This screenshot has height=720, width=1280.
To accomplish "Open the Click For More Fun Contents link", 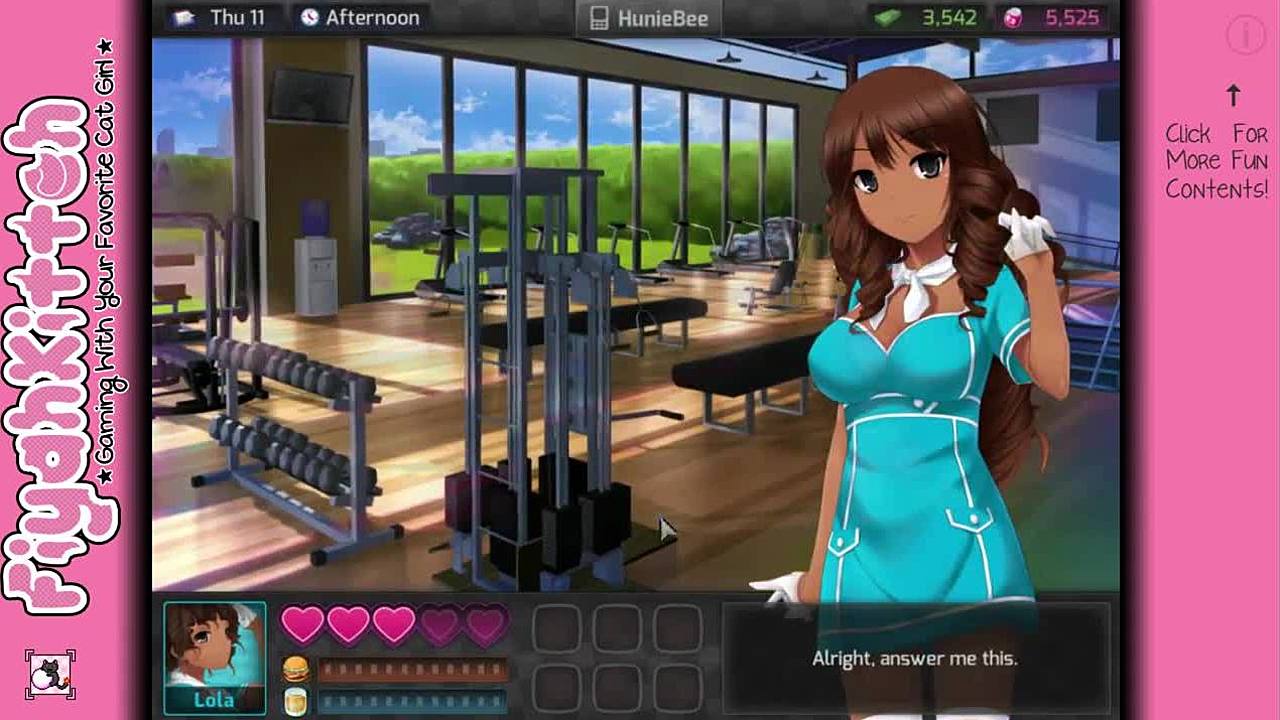I will (x=1216, y=160).
